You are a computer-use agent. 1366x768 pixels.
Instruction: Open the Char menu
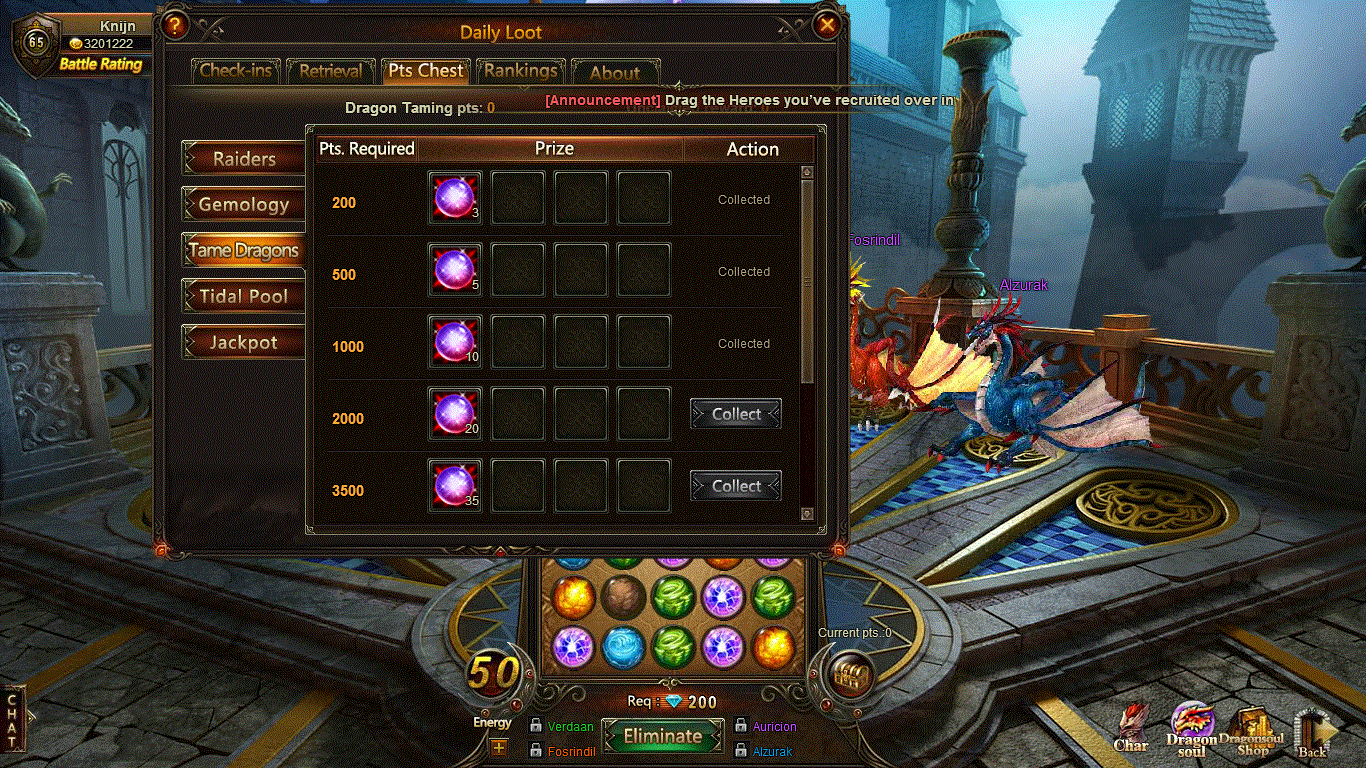1131,729
